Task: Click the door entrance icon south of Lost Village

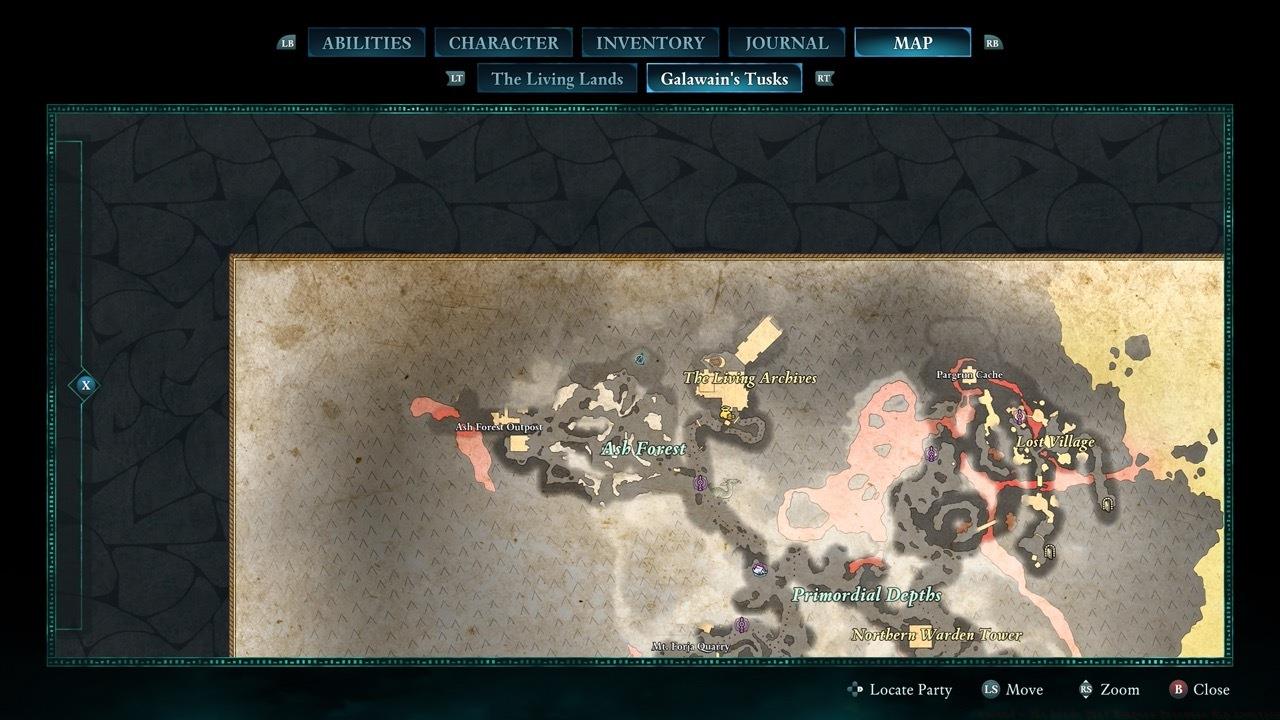Action: (x=1049, y=551)
